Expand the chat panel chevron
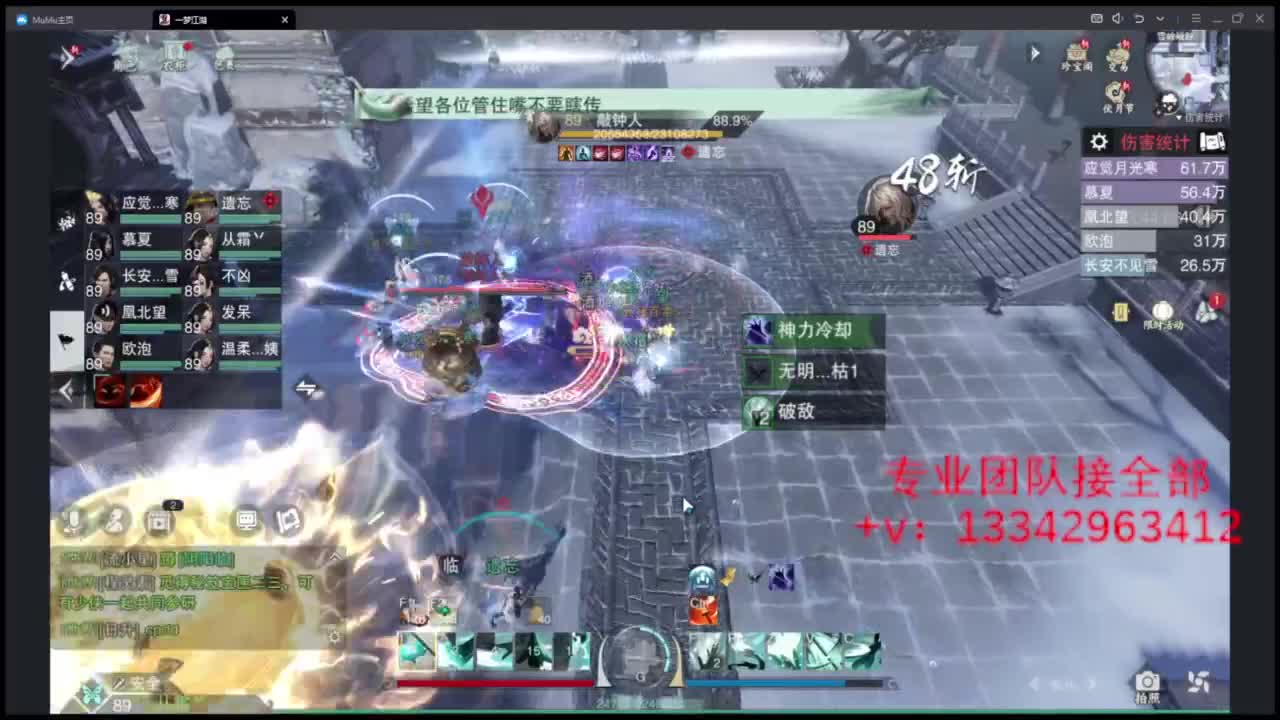The height and width of the screenshot is (720, 1280). [x=335, y=556]
